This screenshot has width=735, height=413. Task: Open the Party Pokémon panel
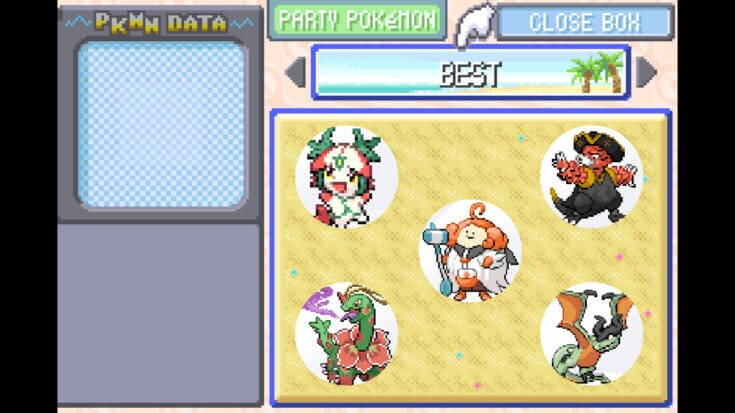click(x=355, y=20)
